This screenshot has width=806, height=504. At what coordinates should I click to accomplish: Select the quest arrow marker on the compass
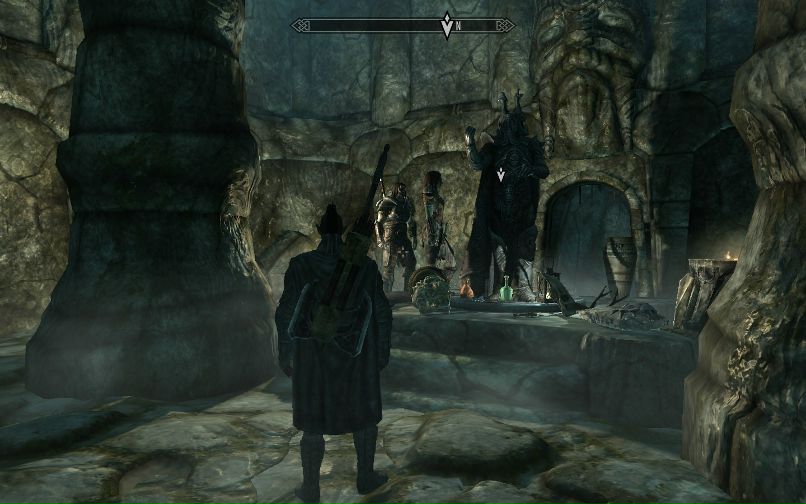[x=446, y=26]
